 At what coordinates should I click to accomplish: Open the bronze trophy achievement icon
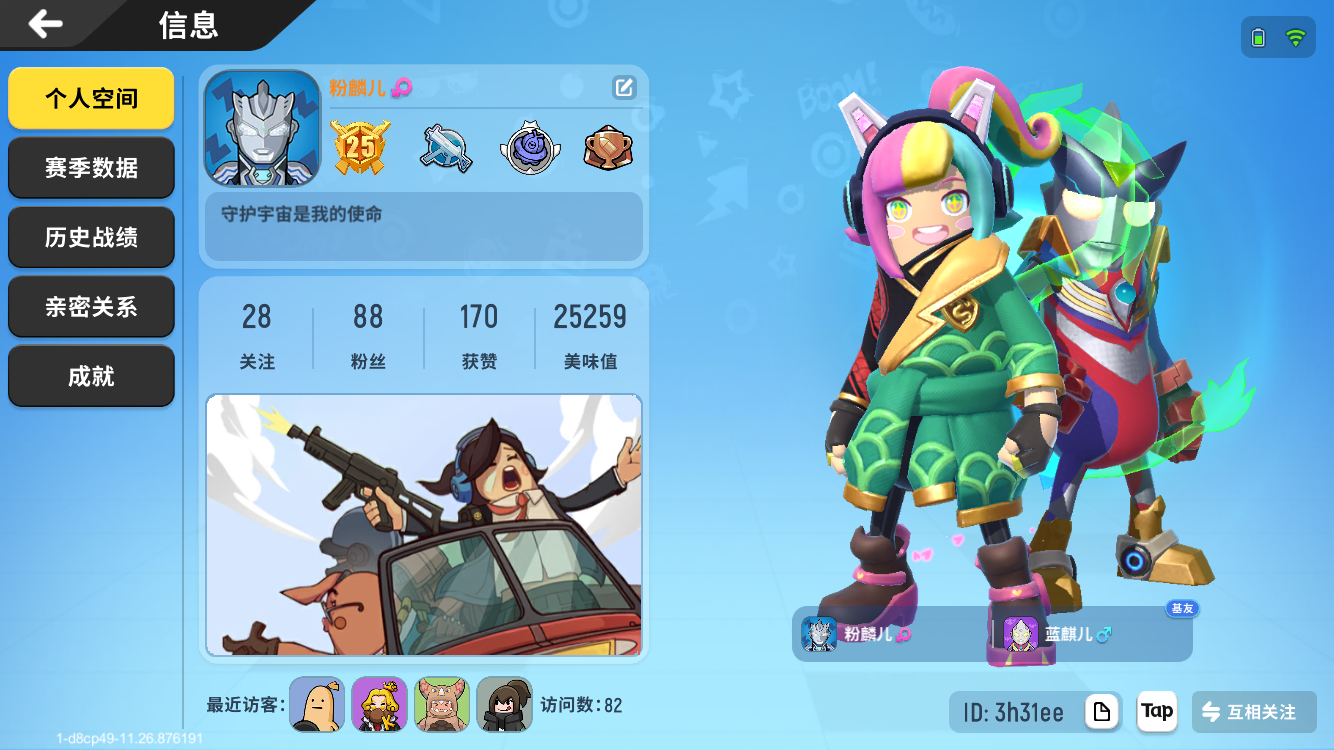coord(608,145)
